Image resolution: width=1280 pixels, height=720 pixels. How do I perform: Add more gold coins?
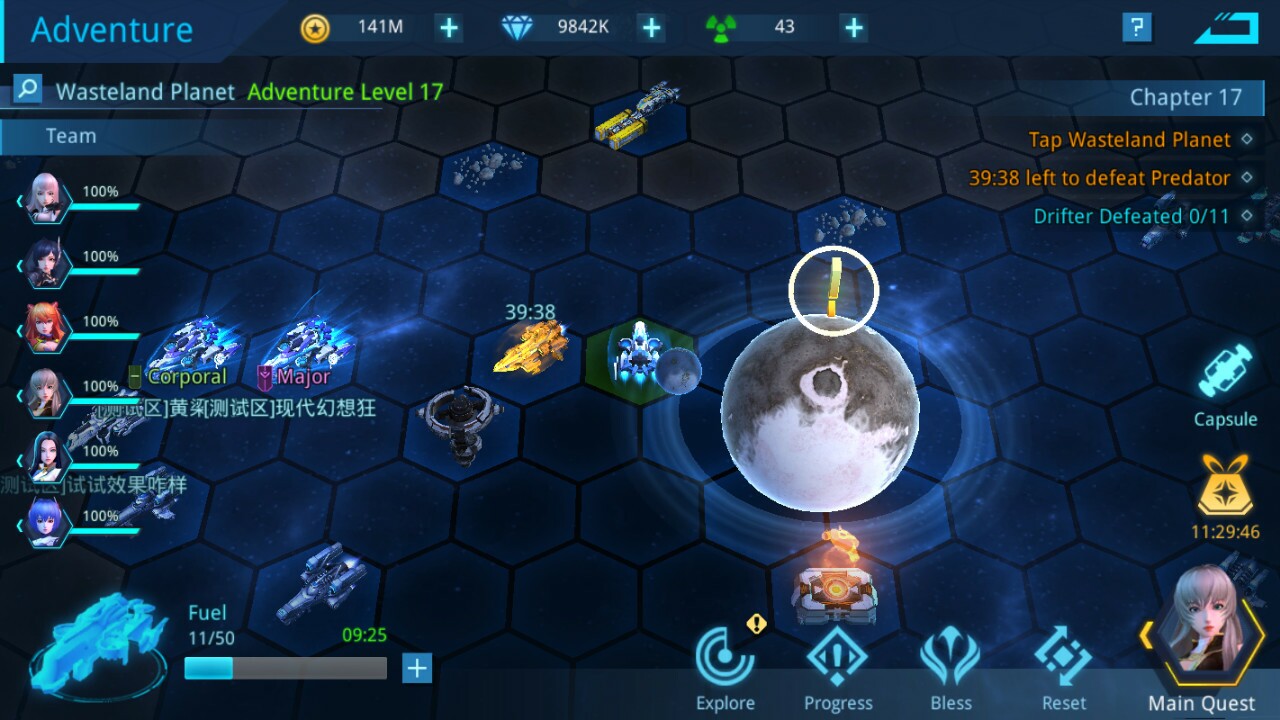pos(447,27)
